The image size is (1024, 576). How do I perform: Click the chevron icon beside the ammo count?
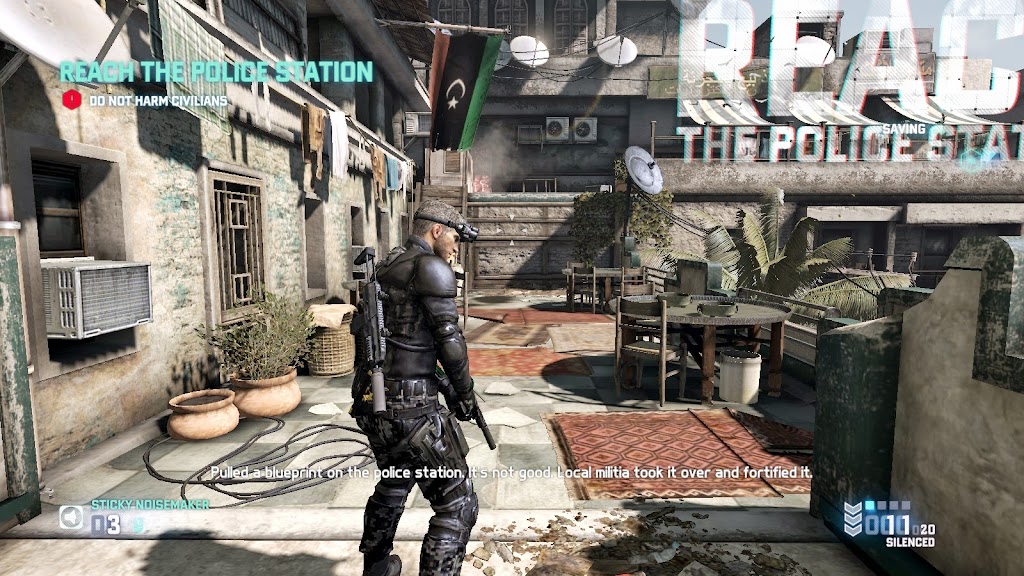pos(853,518)
